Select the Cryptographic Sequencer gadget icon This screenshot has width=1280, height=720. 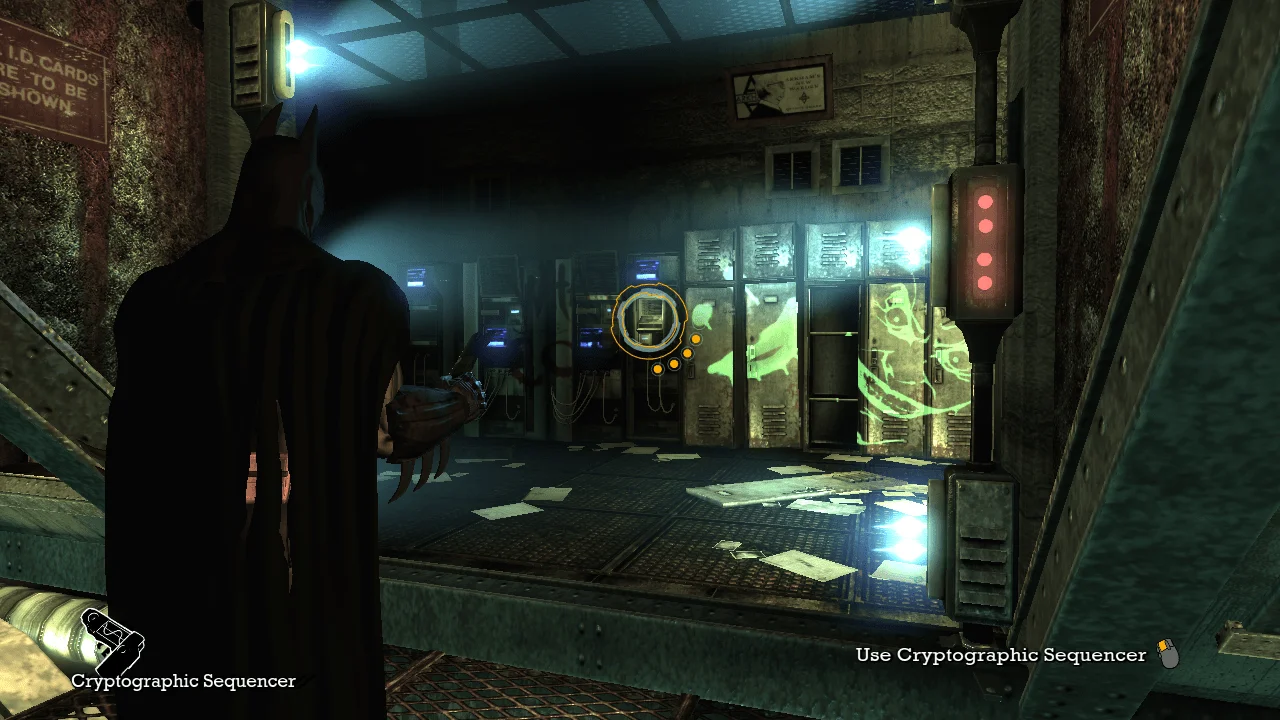pos(111,641)
